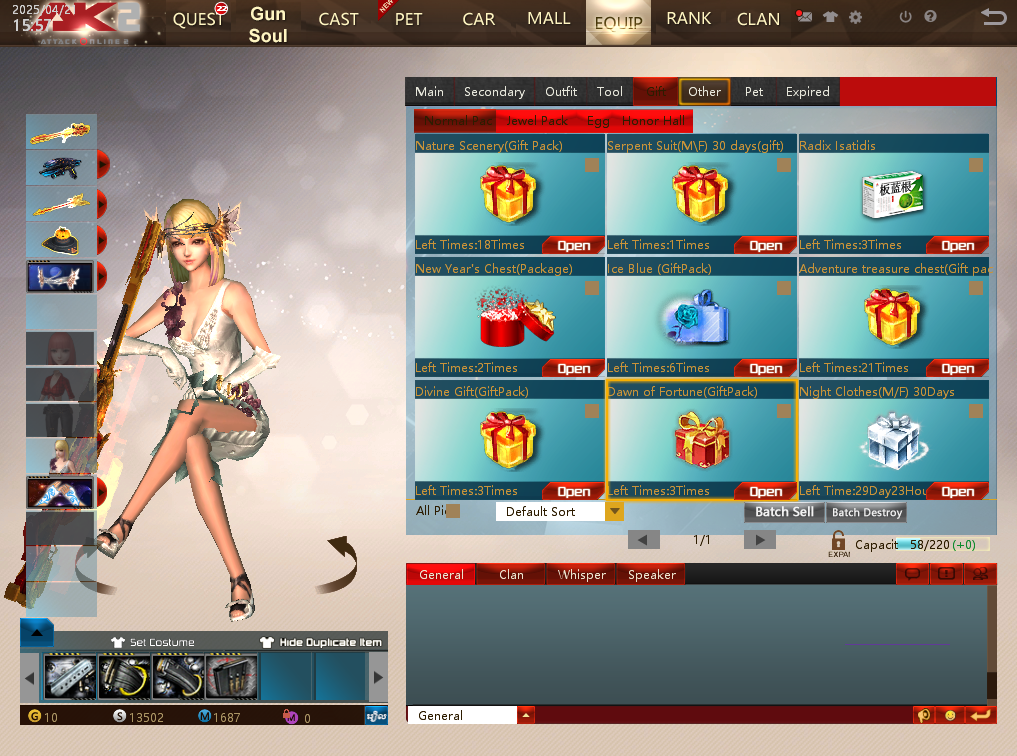Choose the Jewel Pack sub-category

[x=537, y=121]
